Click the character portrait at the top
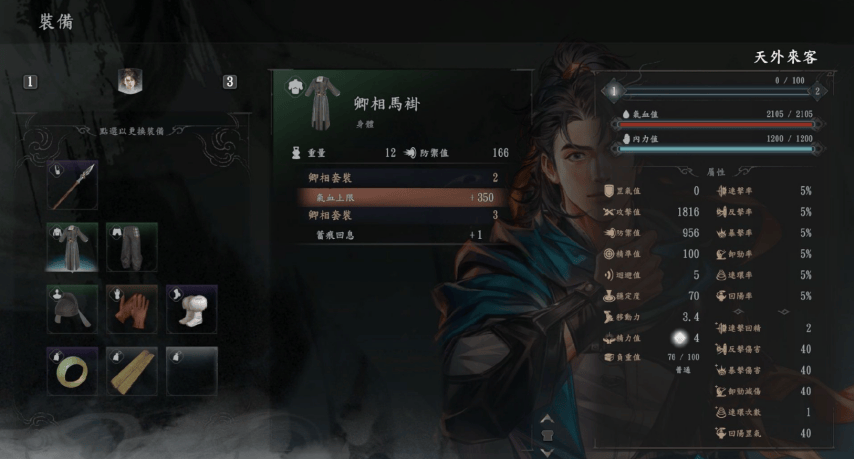 129,82
